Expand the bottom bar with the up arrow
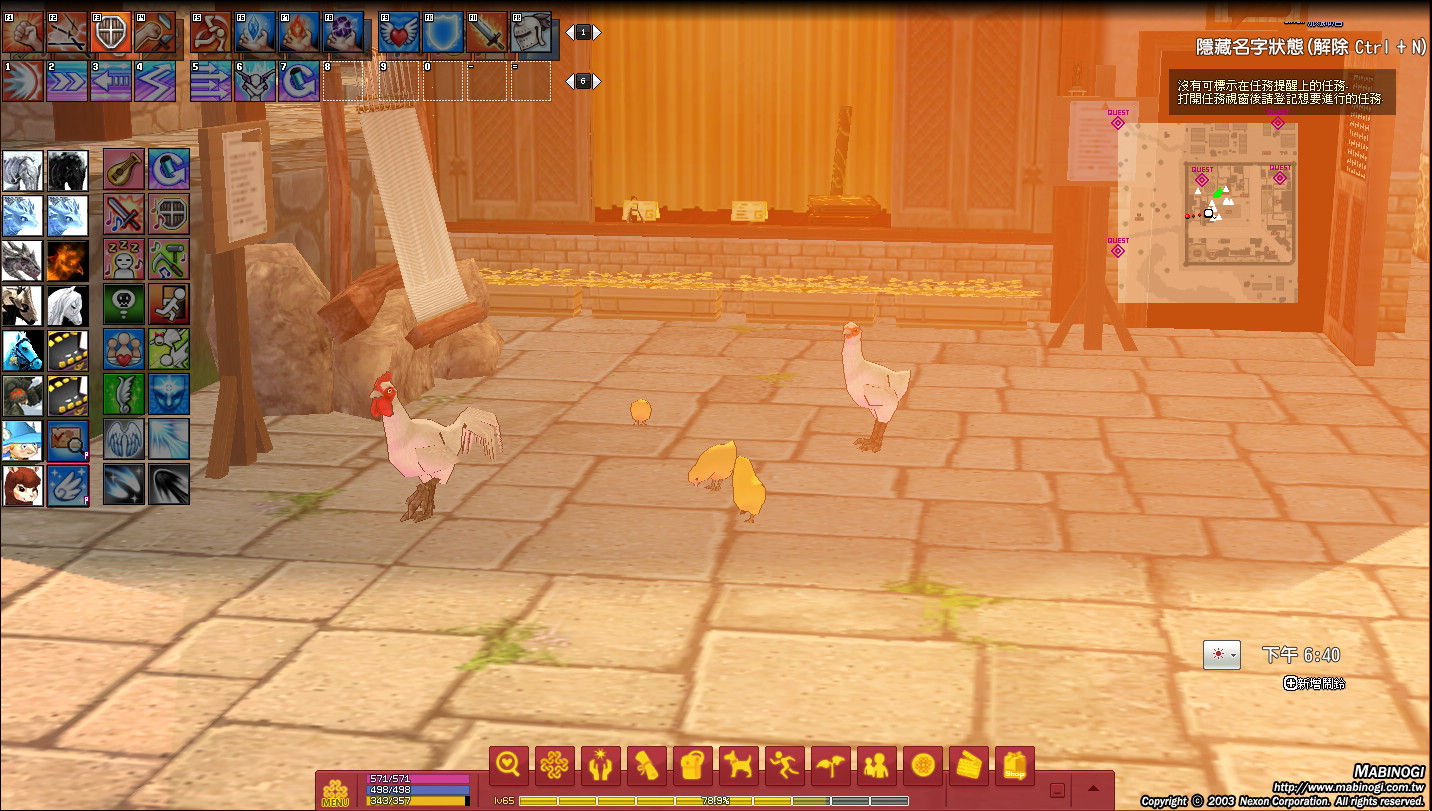 pyautogui.click(x=1093, y=789)
